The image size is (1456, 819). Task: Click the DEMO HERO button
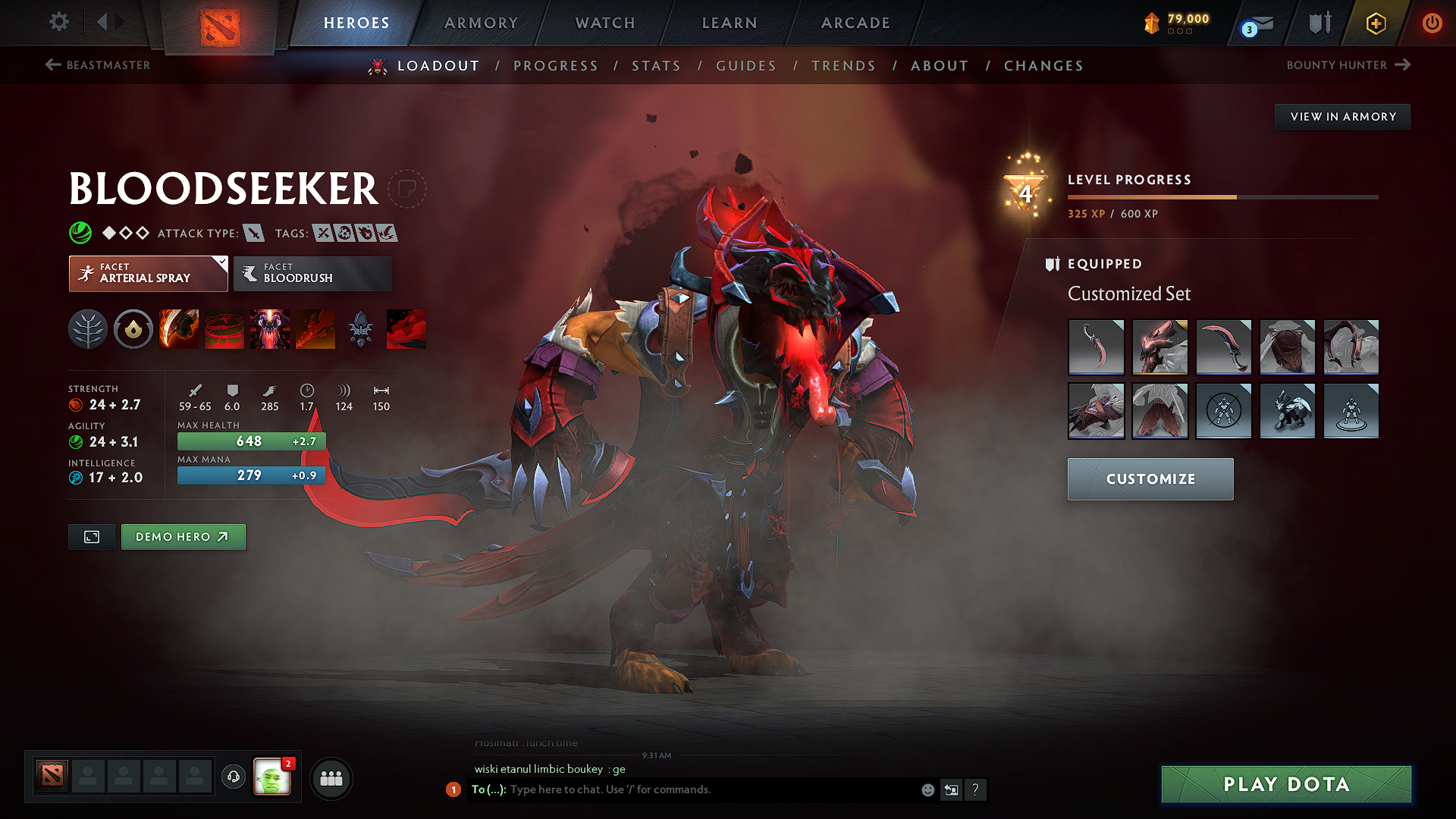(183, 536)
